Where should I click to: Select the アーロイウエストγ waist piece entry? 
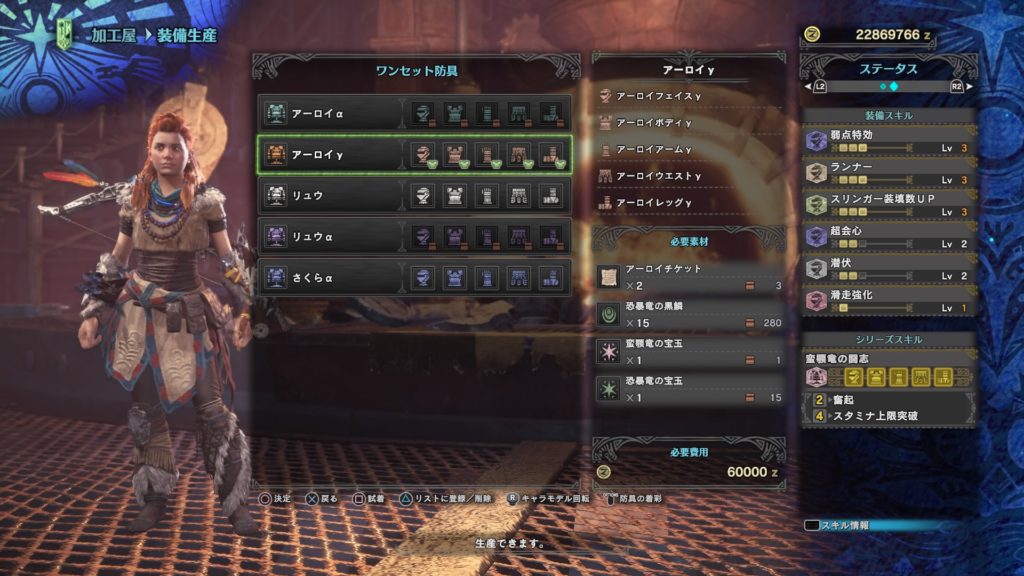tap(688, 176)
